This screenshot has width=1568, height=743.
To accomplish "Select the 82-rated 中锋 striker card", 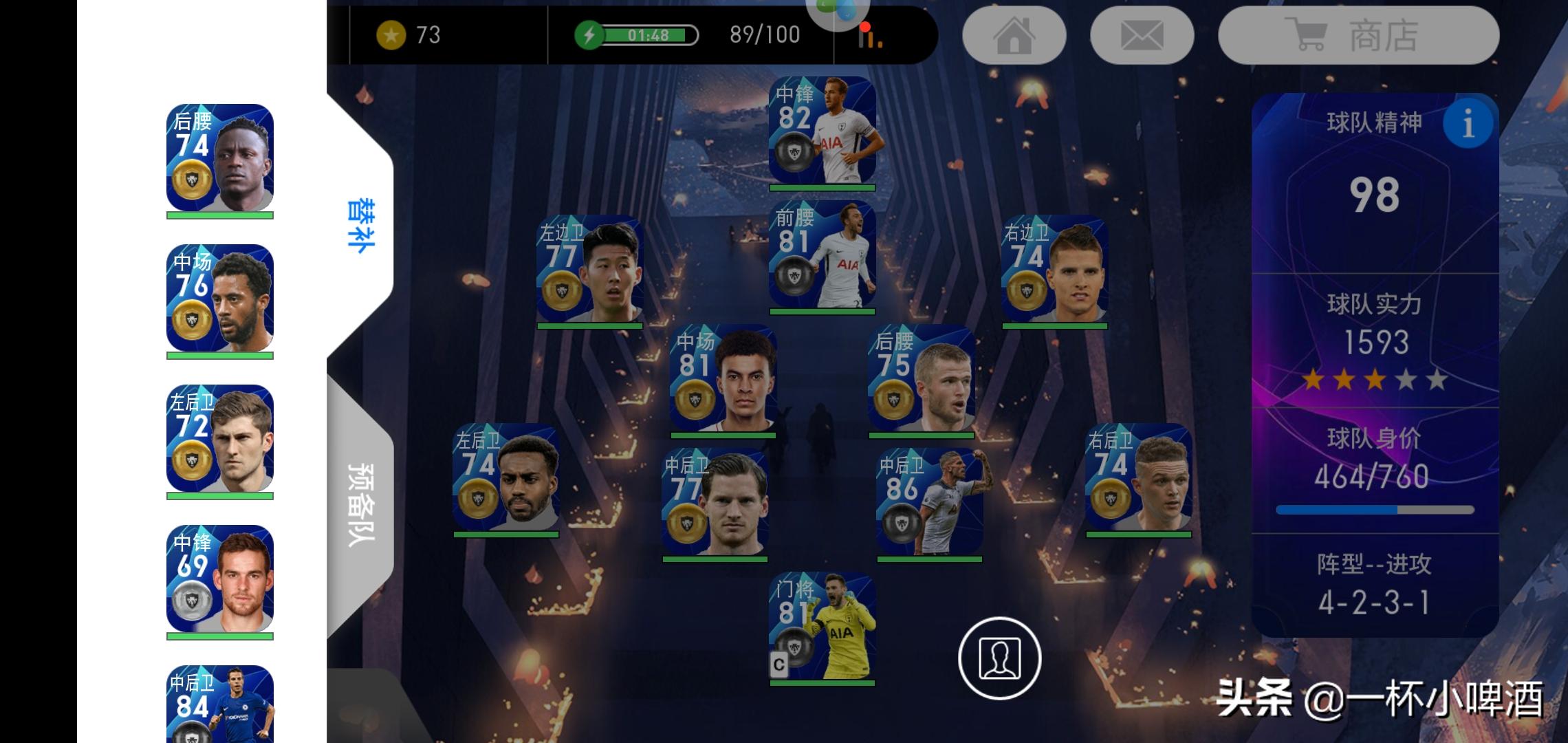I will click(822, 131).
